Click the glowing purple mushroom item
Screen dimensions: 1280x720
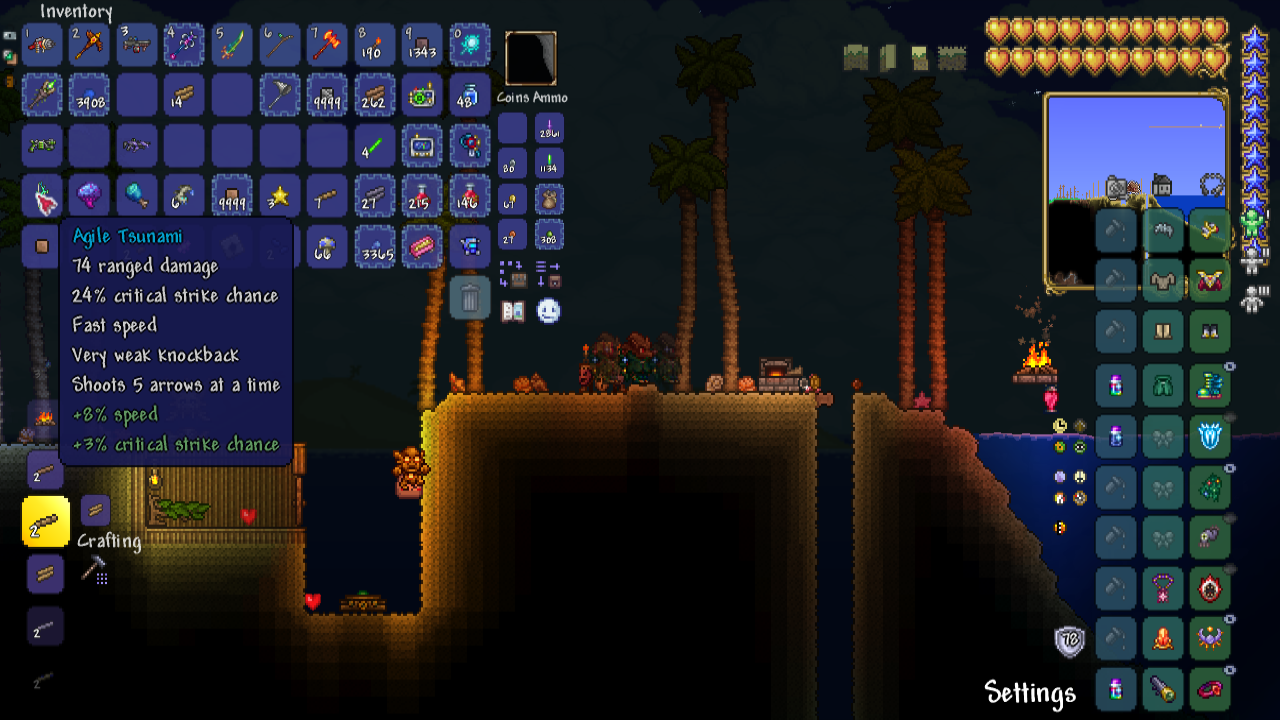click(x=89, y=196)
